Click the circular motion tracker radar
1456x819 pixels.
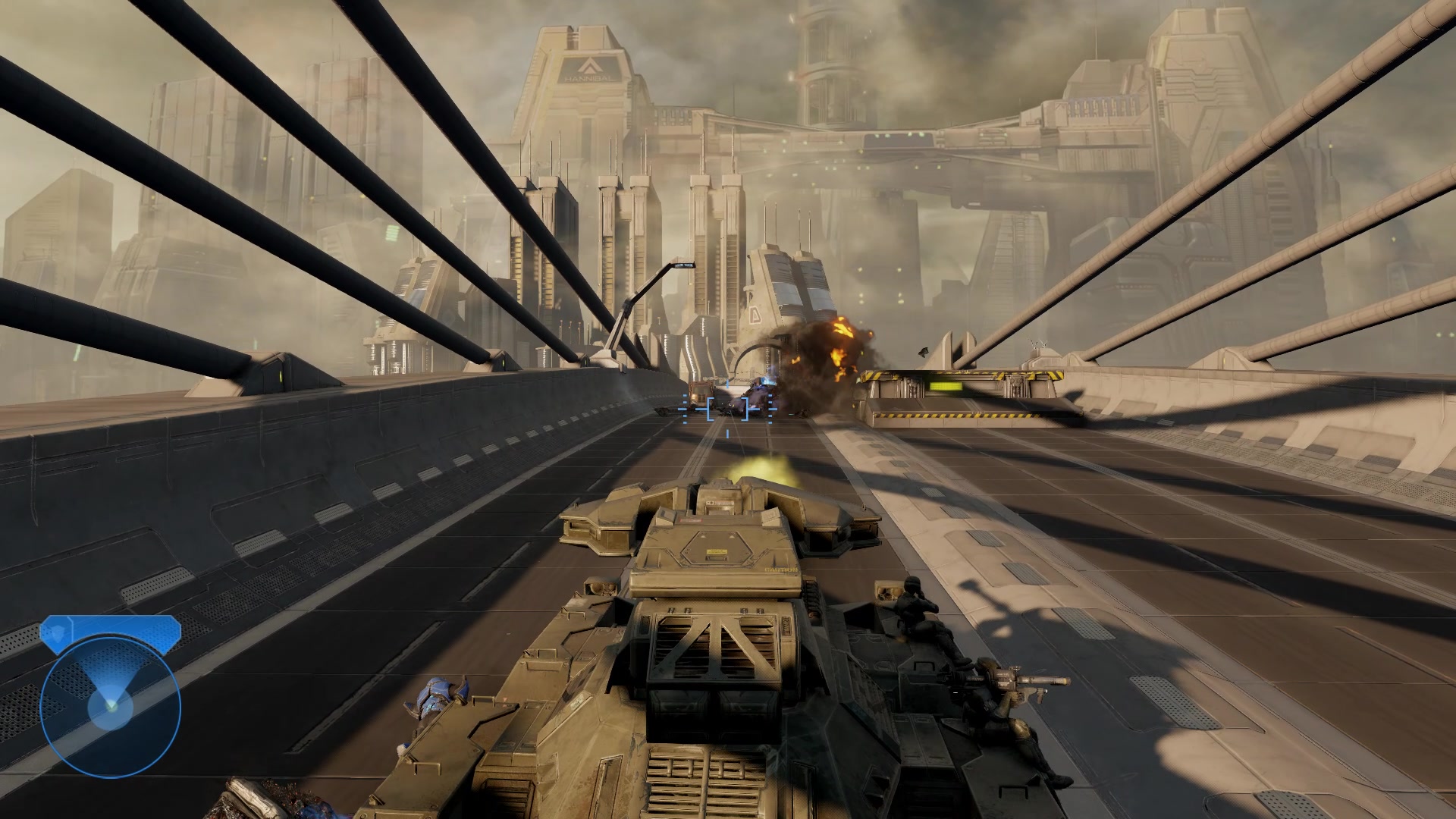pyautogui.click(x=111, y=707)
